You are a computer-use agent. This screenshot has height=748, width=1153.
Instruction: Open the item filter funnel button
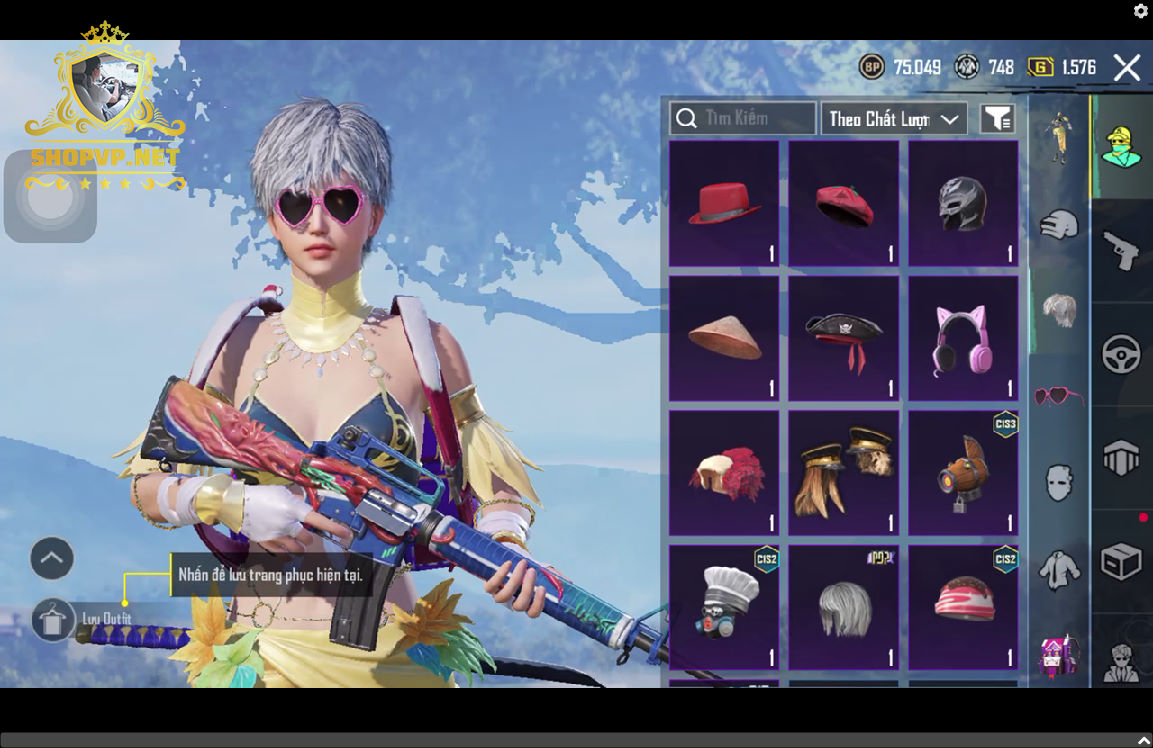coord(997,118)
